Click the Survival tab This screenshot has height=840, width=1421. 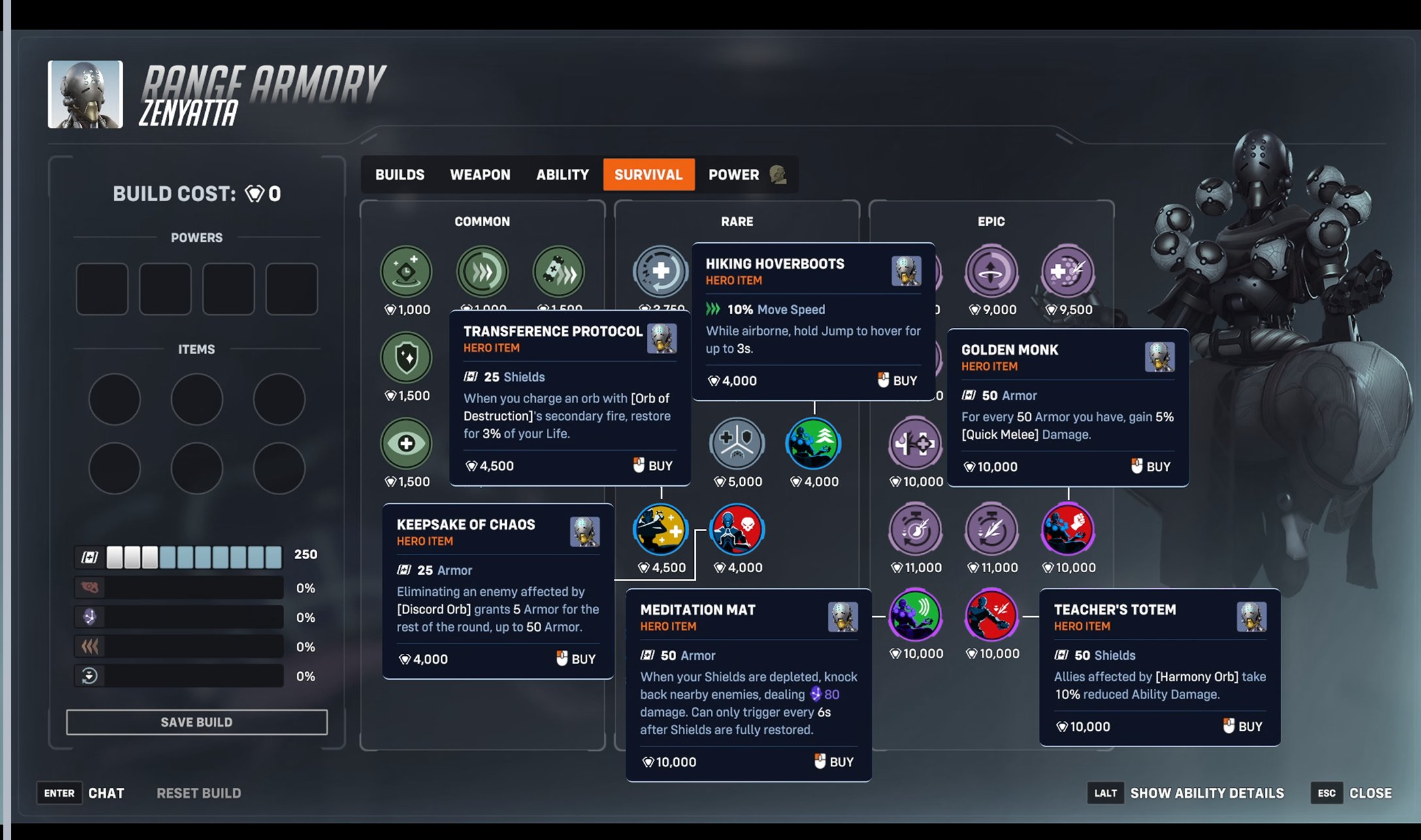[x=648, y=174]
